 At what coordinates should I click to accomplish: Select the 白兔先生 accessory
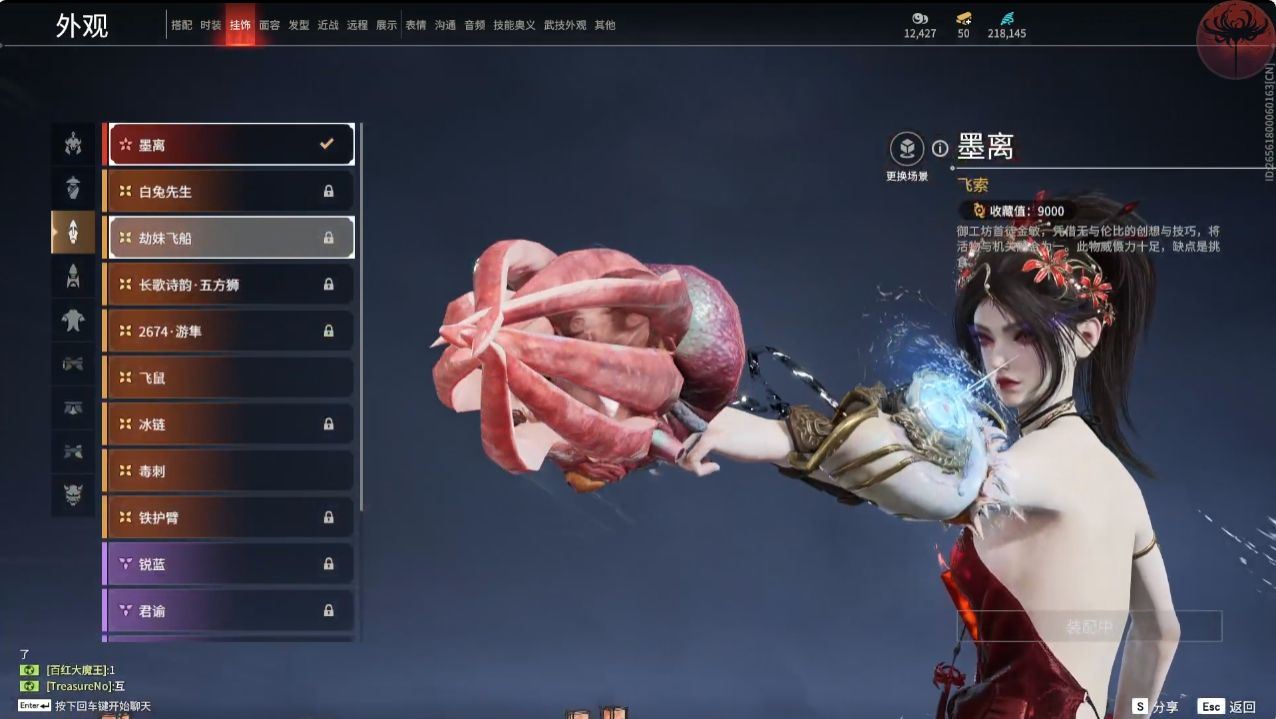[x=230, y=191]
